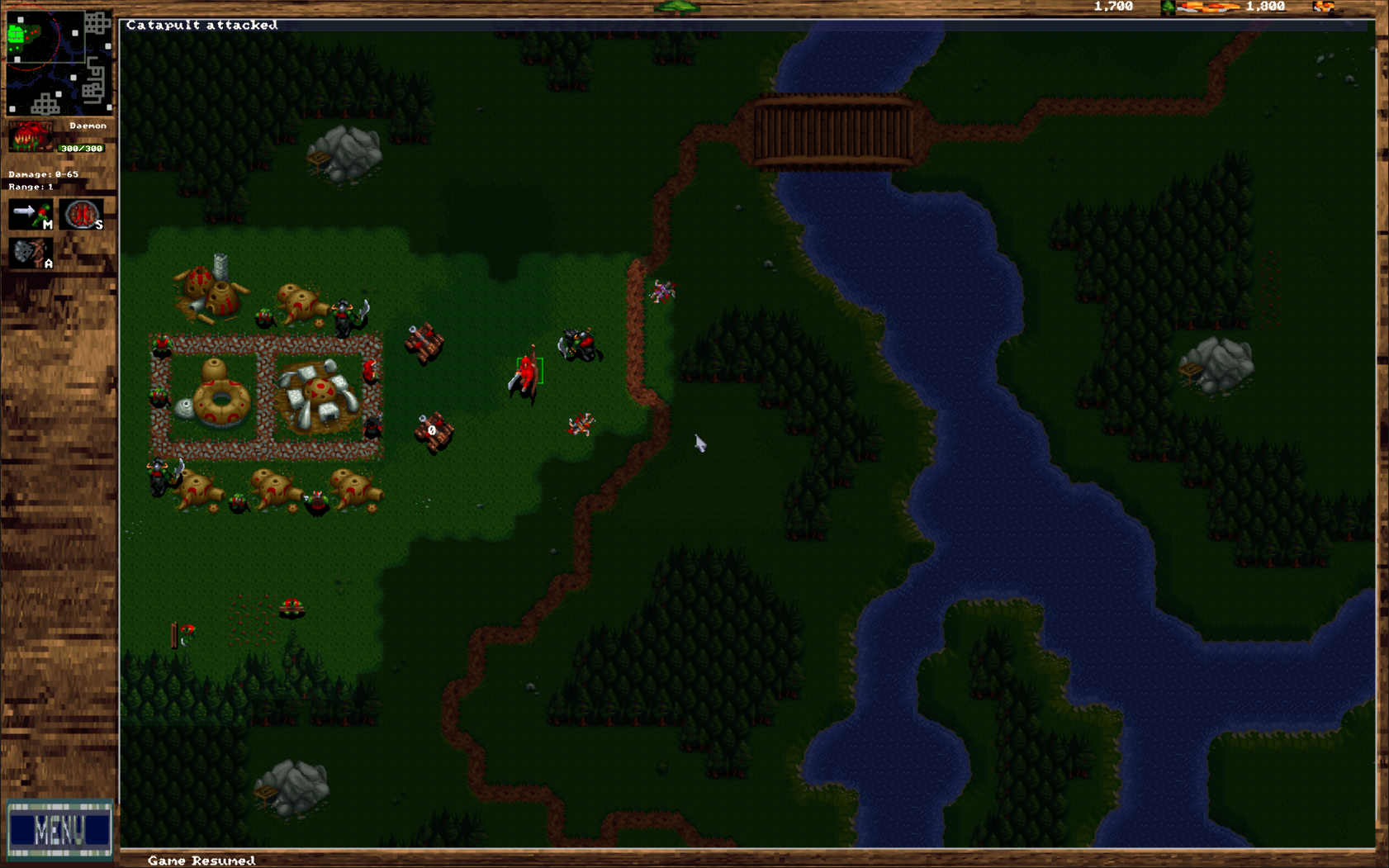Click the lumber tree resource icon
The image size is (1389, 868).
[1167, 8]
